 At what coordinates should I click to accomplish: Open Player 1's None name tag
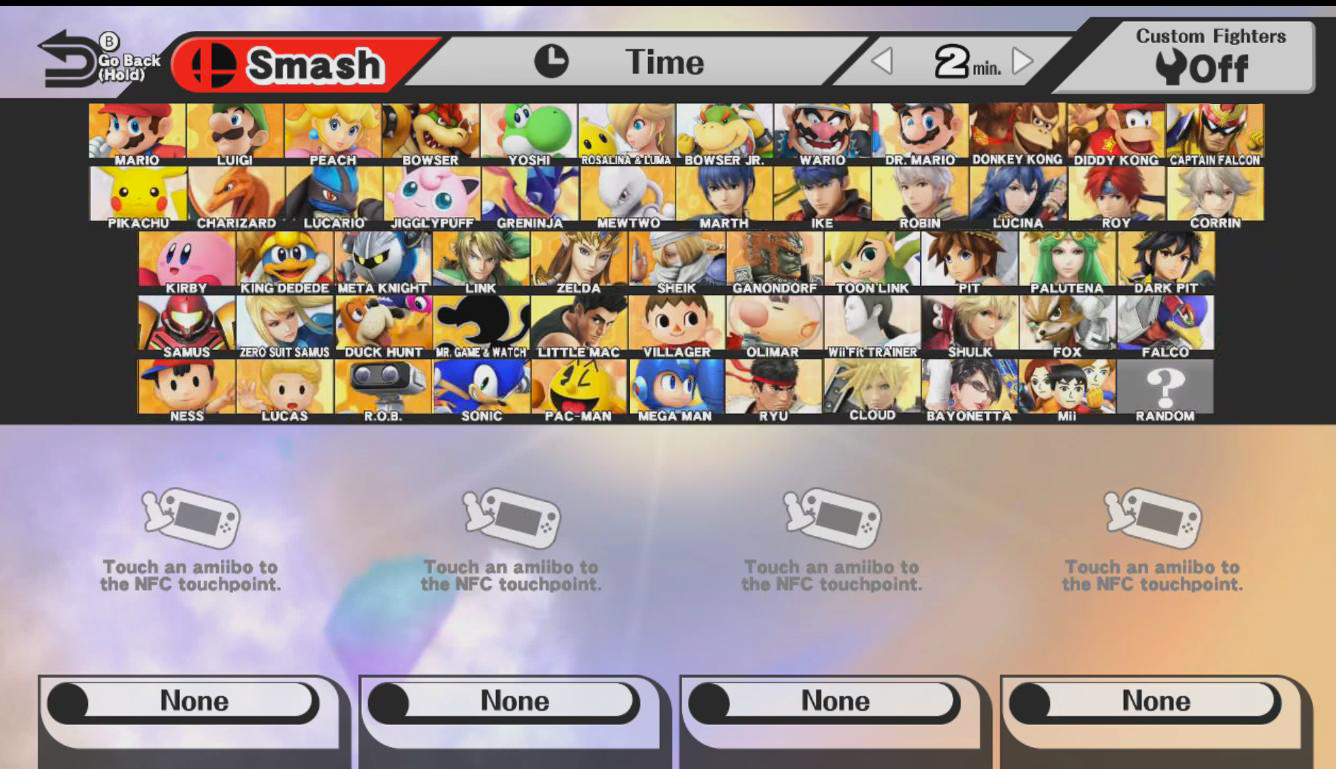pos(190,701)
